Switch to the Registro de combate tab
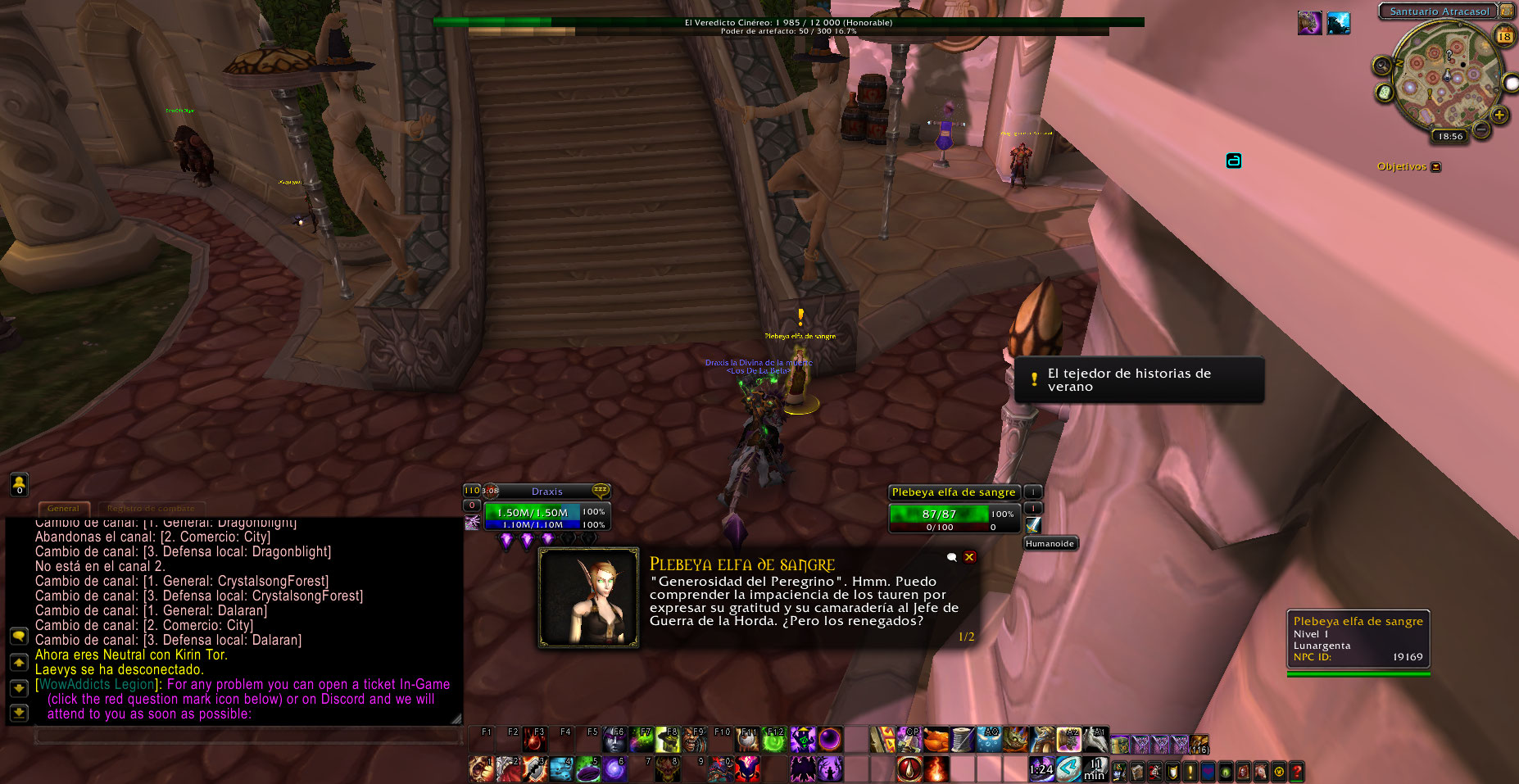The image size is (1519, 784). pyautogui.click(x=151, y=509)
